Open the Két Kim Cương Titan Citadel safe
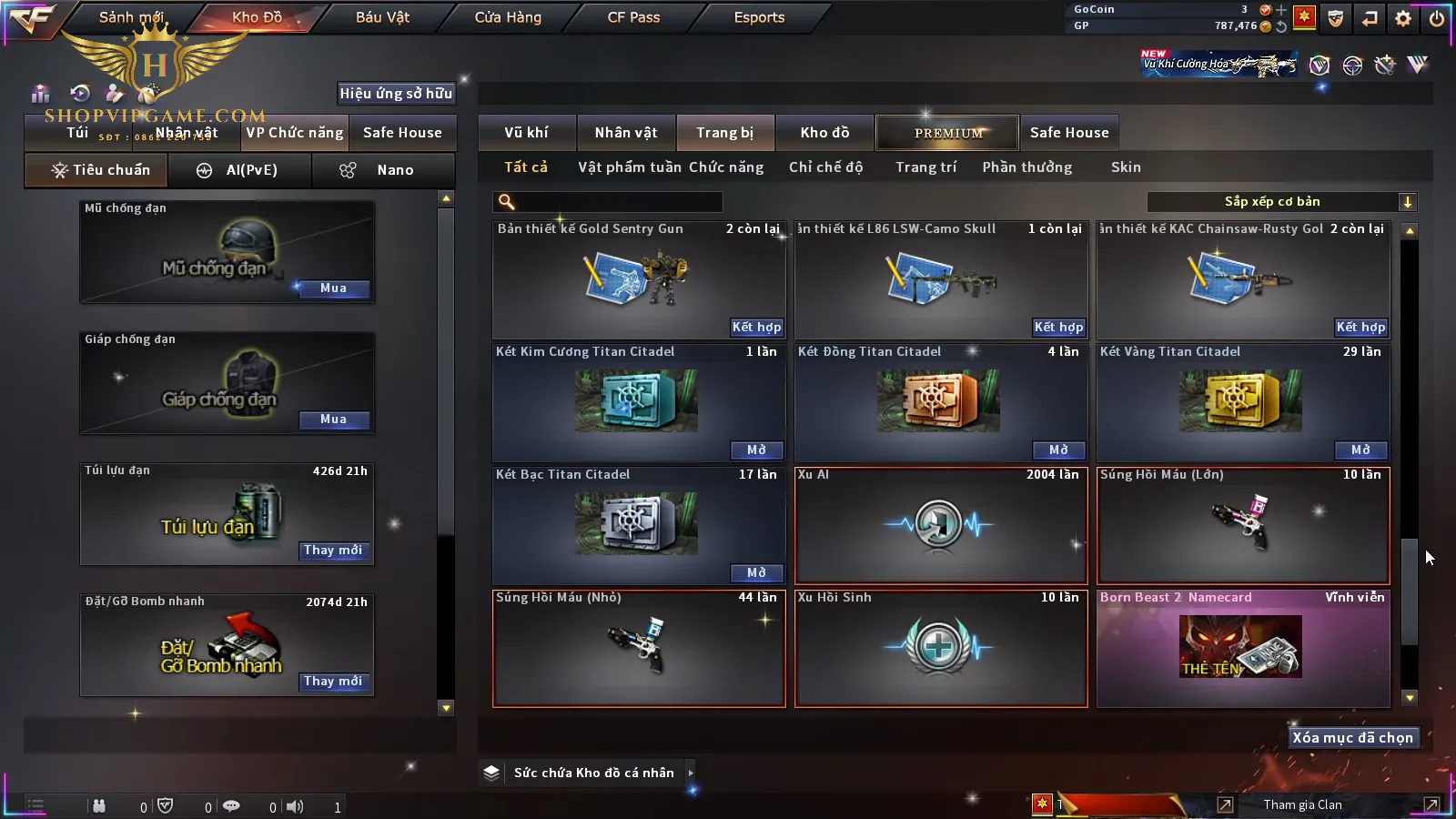Screen dimensions: 1456x819 (x=756, y=450)
